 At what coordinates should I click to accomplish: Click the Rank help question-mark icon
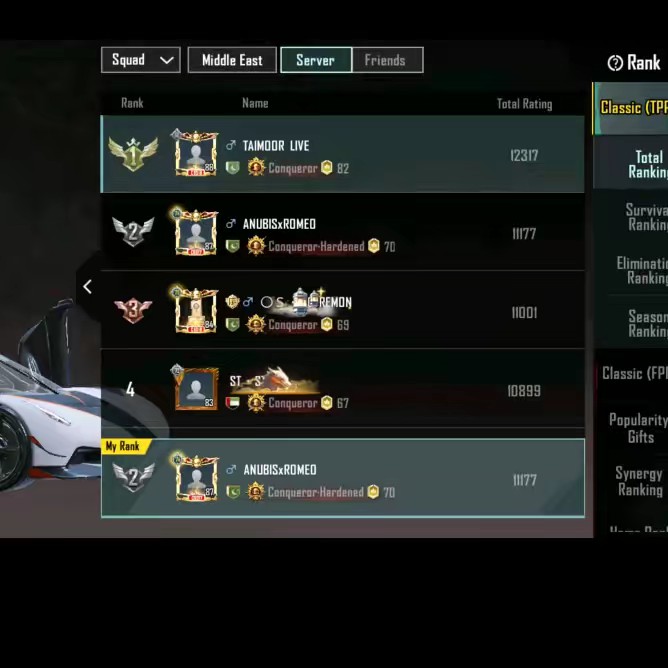tap(615, 63)
